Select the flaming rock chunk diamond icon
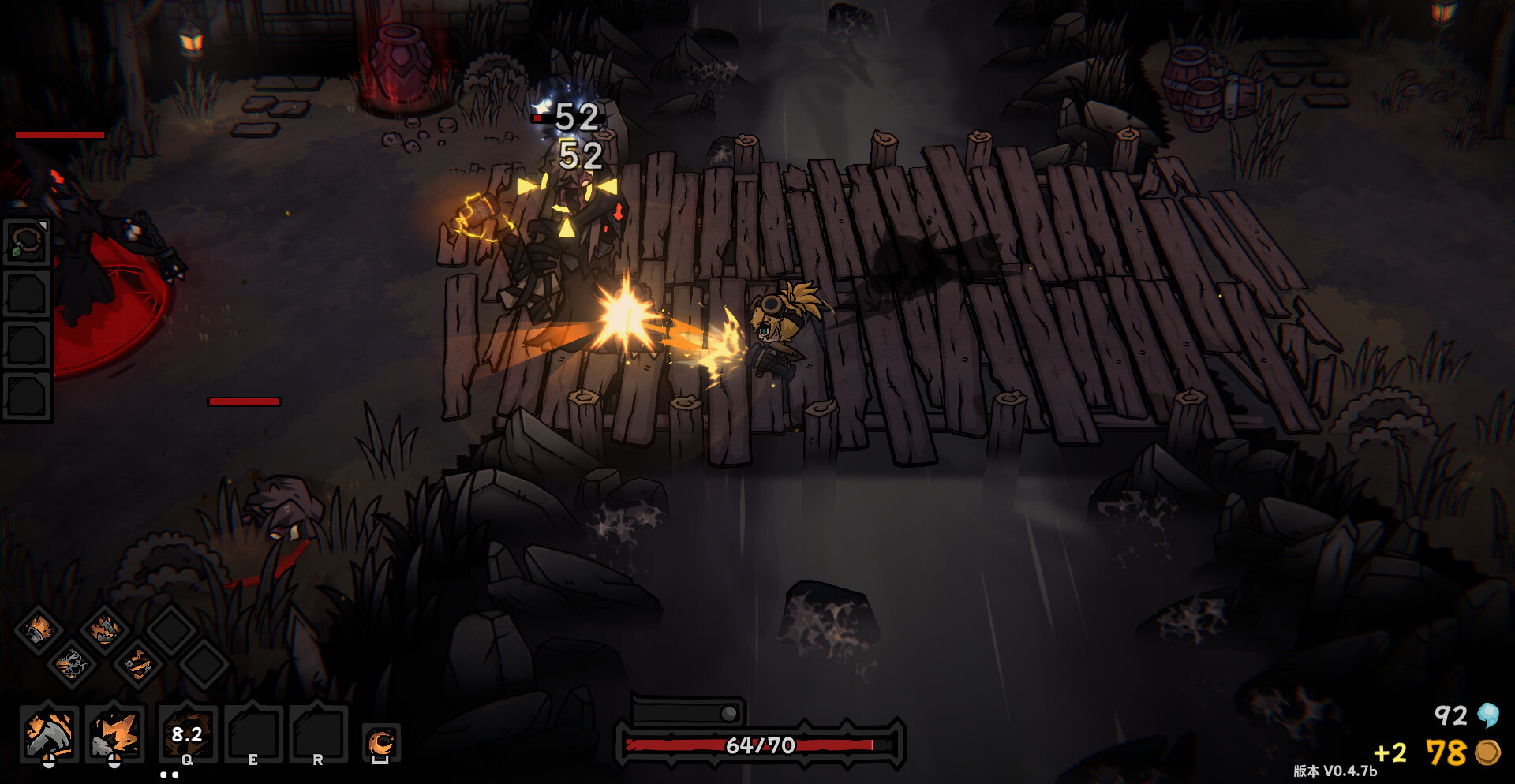The height and width of the screenshot is (784, 1515). coord(104,630)
